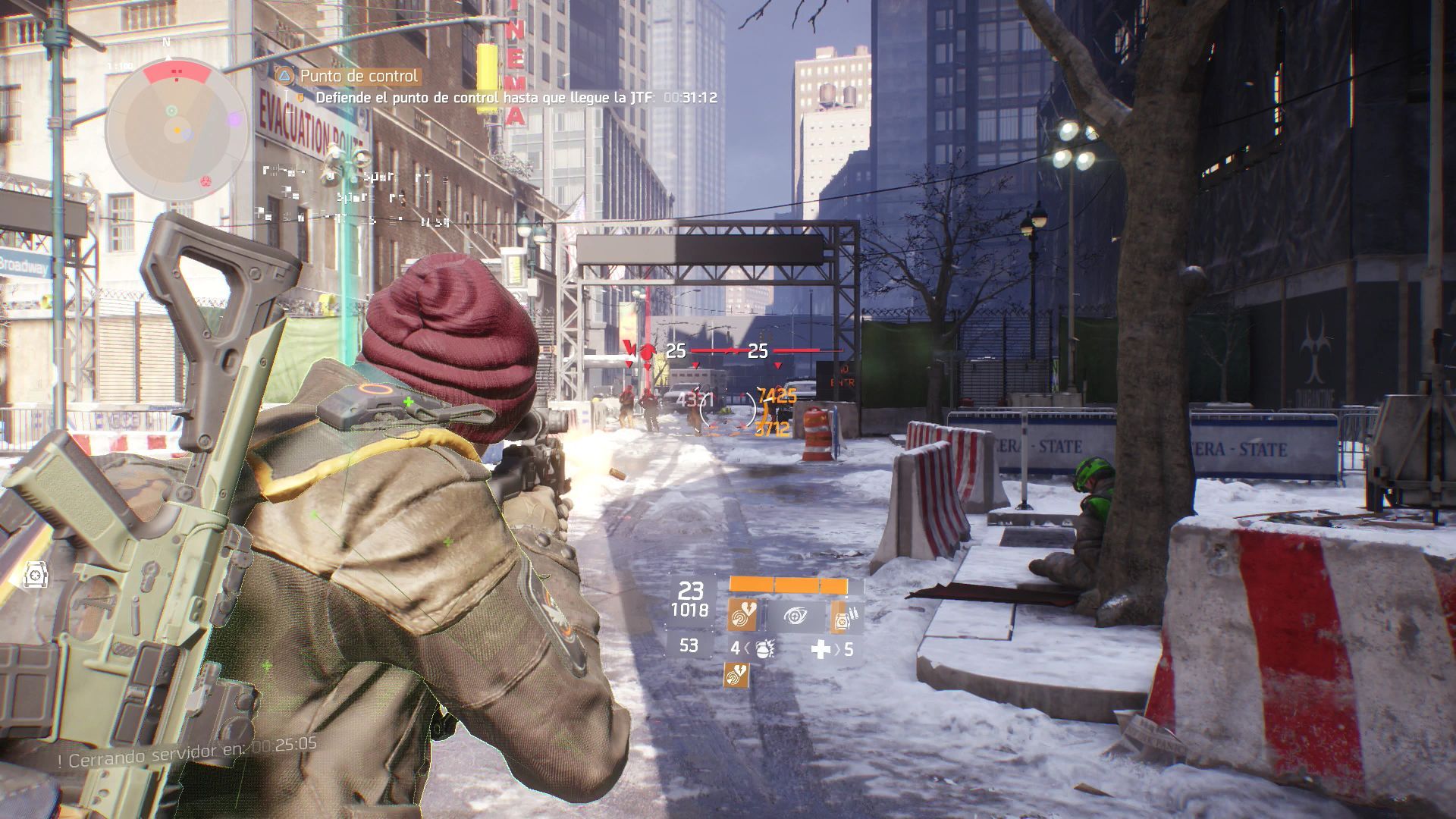Select the grenade icon

(762, 649)
